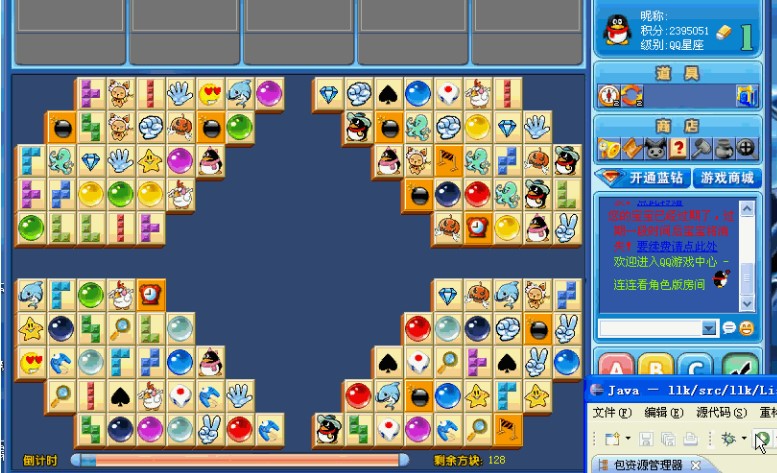777x473 pixels.
Task: Open the chat emoji picker
Action: [746, 328]
